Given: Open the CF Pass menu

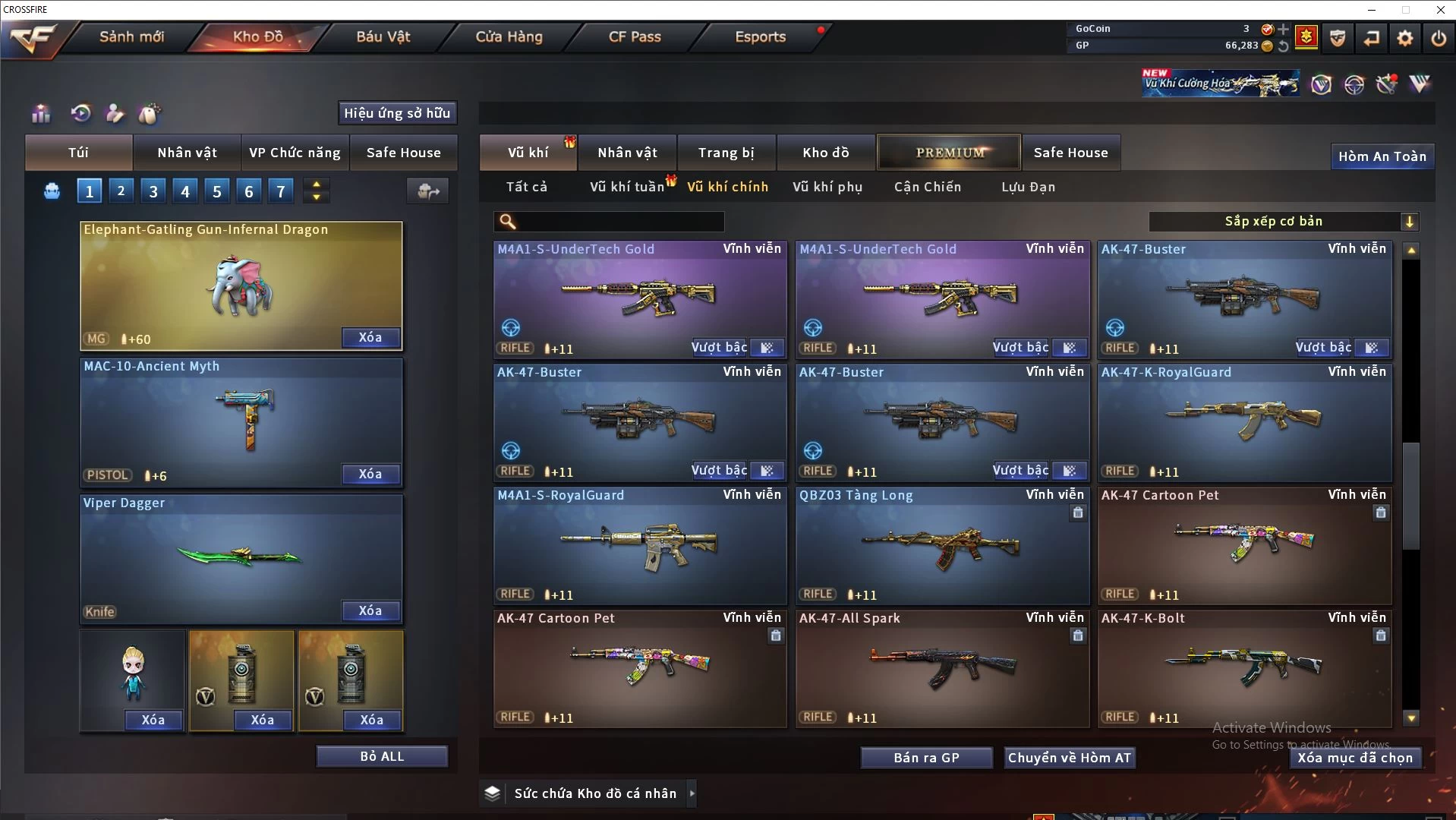Looking at the screenshot, I should click(635, 37).
